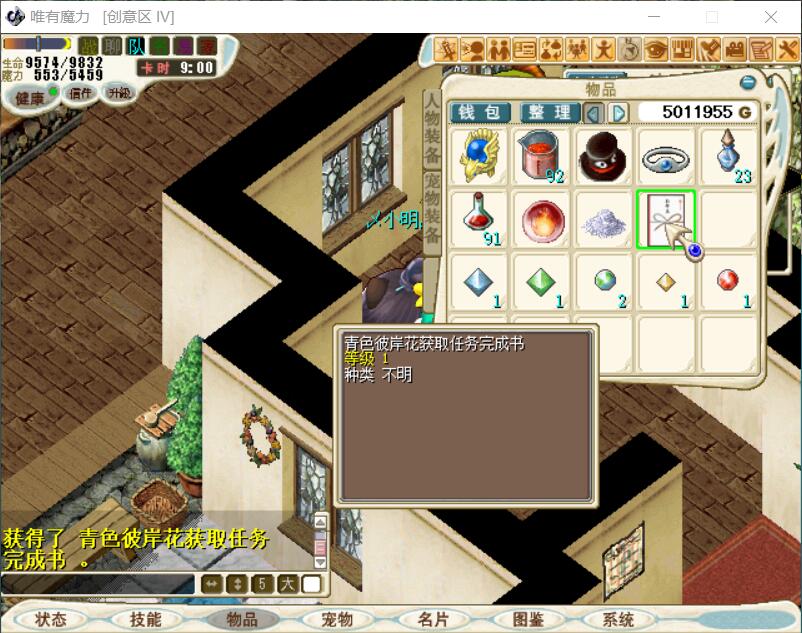Open the 技能 skills menu
802x633 pixels.
[145, 620]
